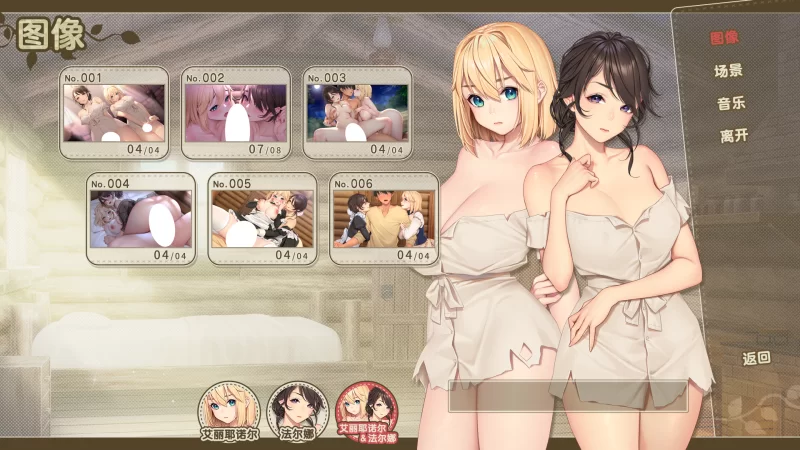Switch to the 场景 section

click(728, 71)
